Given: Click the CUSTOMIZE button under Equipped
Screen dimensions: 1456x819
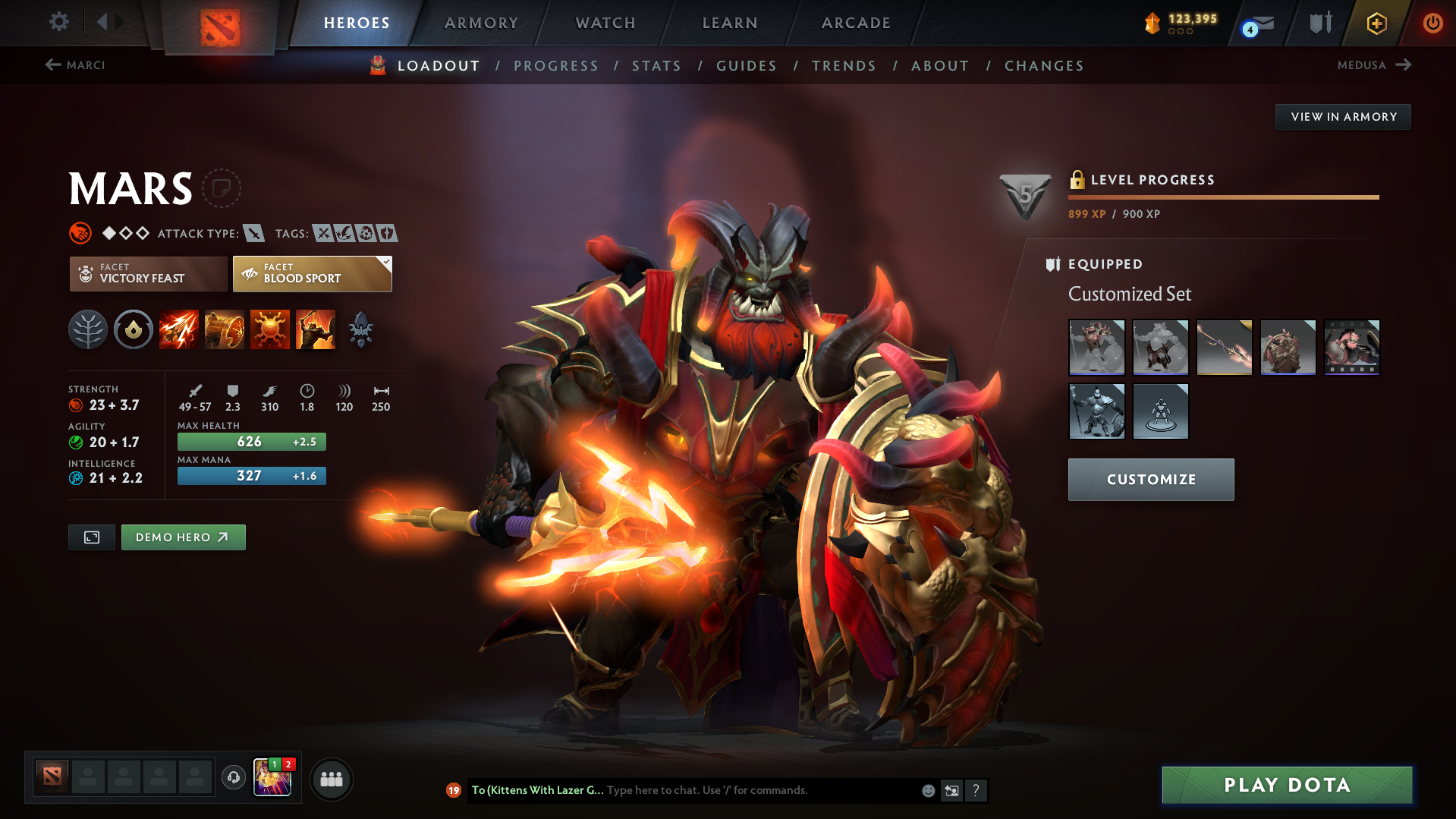Looking at the screenshot, I should (x=1150, y=479).
